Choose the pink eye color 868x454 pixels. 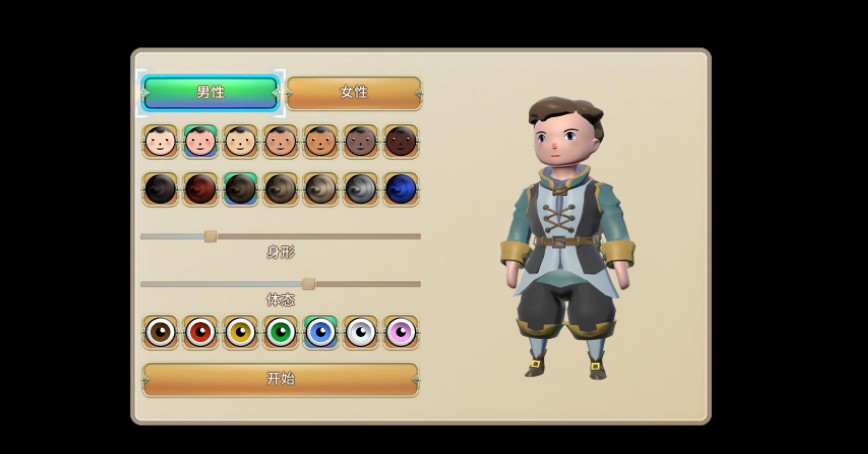tap(400, 332)
